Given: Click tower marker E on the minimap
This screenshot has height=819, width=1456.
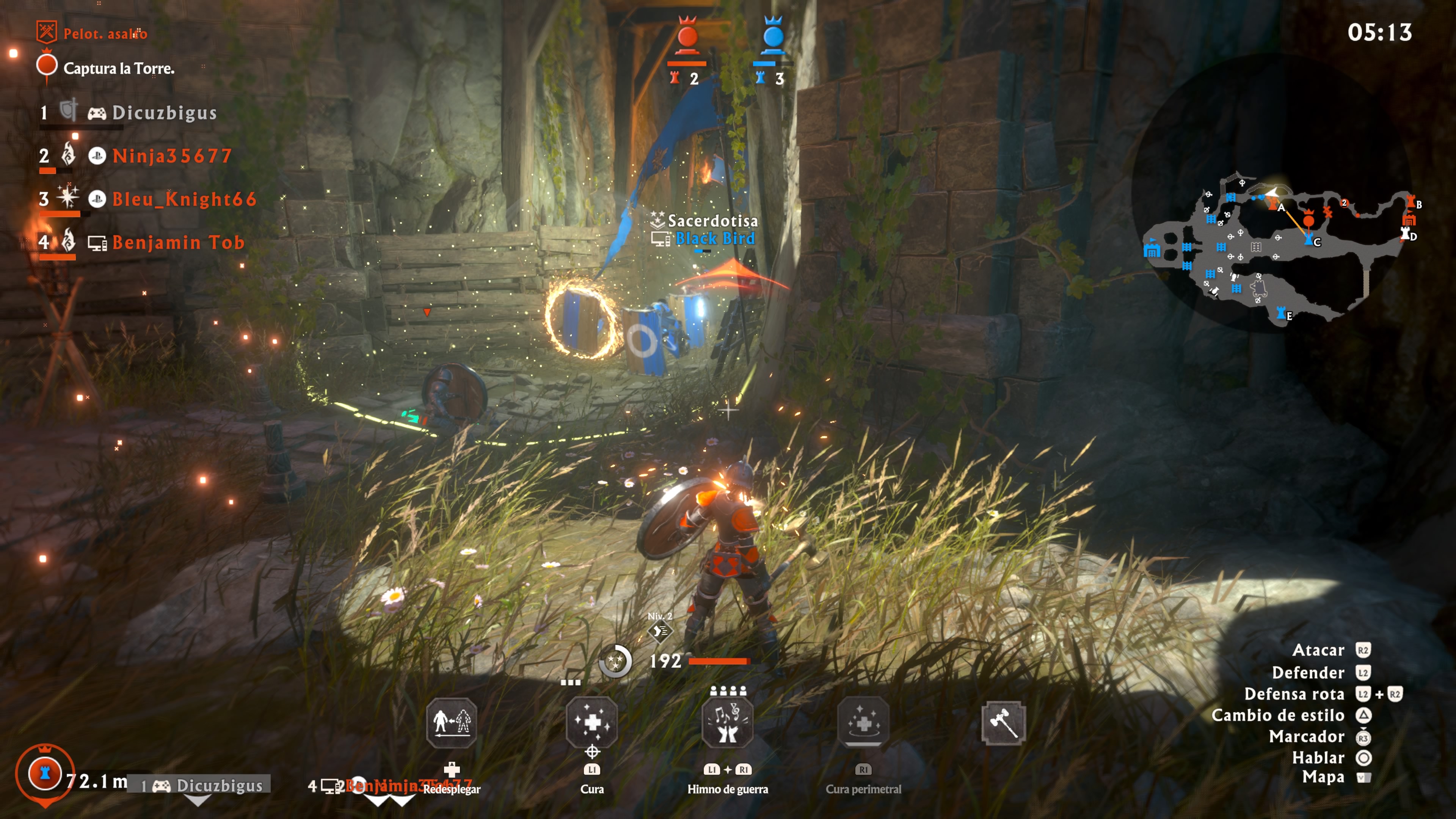Looking at the screenshot, I should point(1281,312).
